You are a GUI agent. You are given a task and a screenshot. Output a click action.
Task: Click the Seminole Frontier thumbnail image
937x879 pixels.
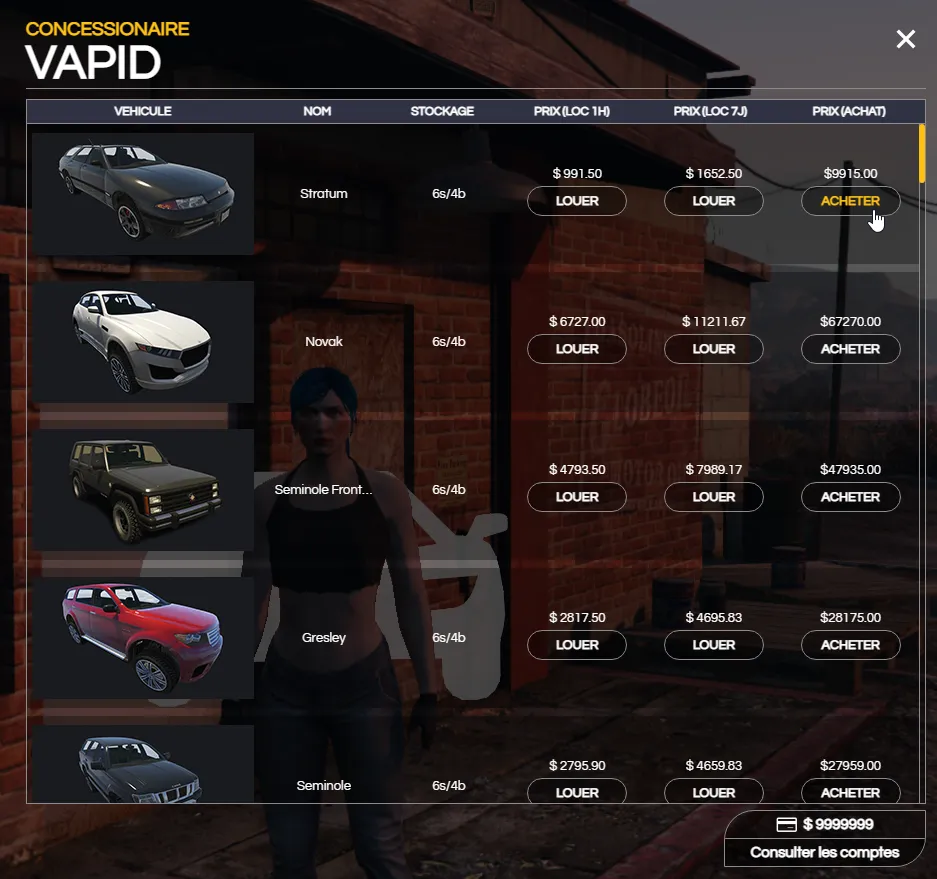coord(143,489)
